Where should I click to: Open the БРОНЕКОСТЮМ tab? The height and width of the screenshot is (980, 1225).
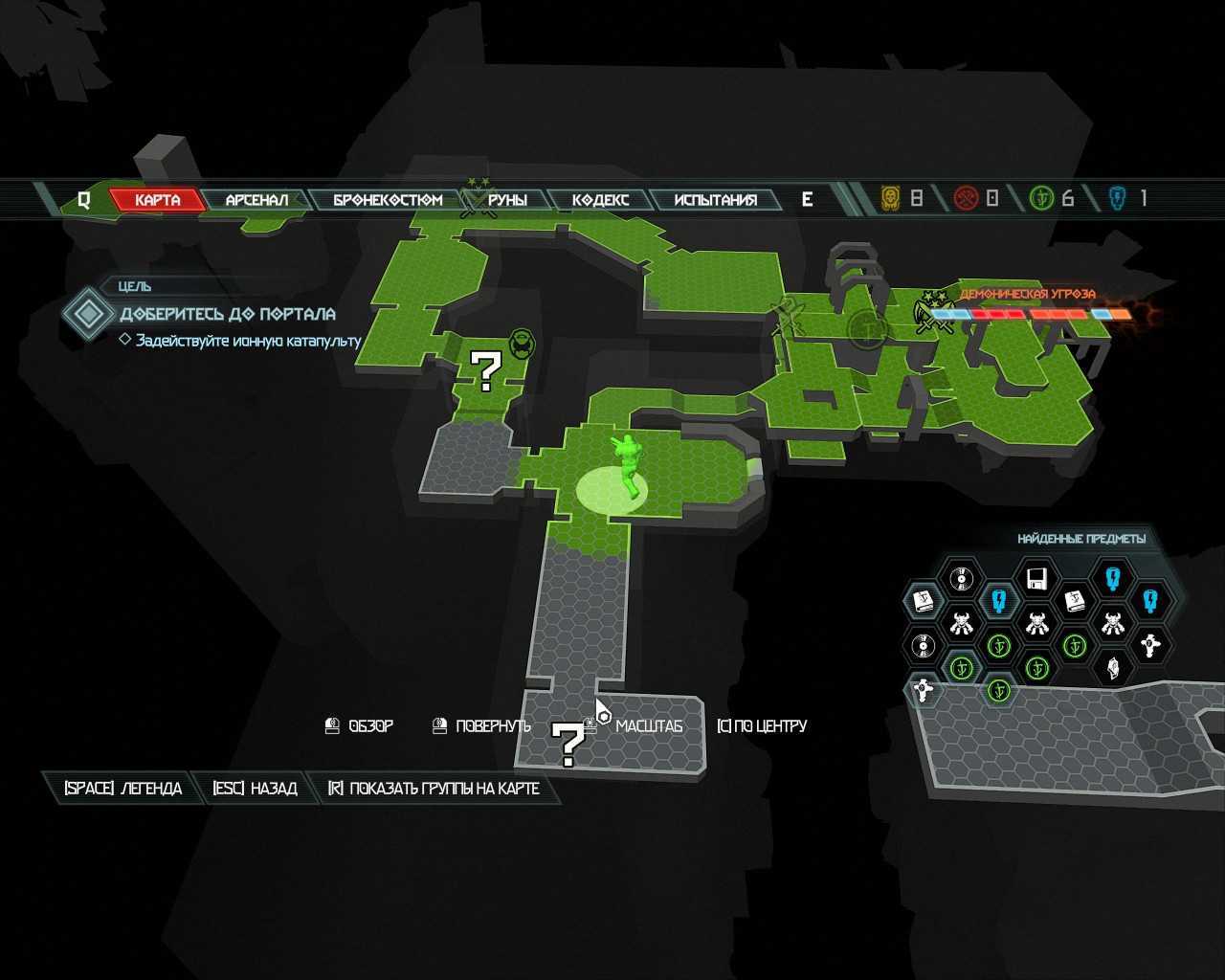388,200
